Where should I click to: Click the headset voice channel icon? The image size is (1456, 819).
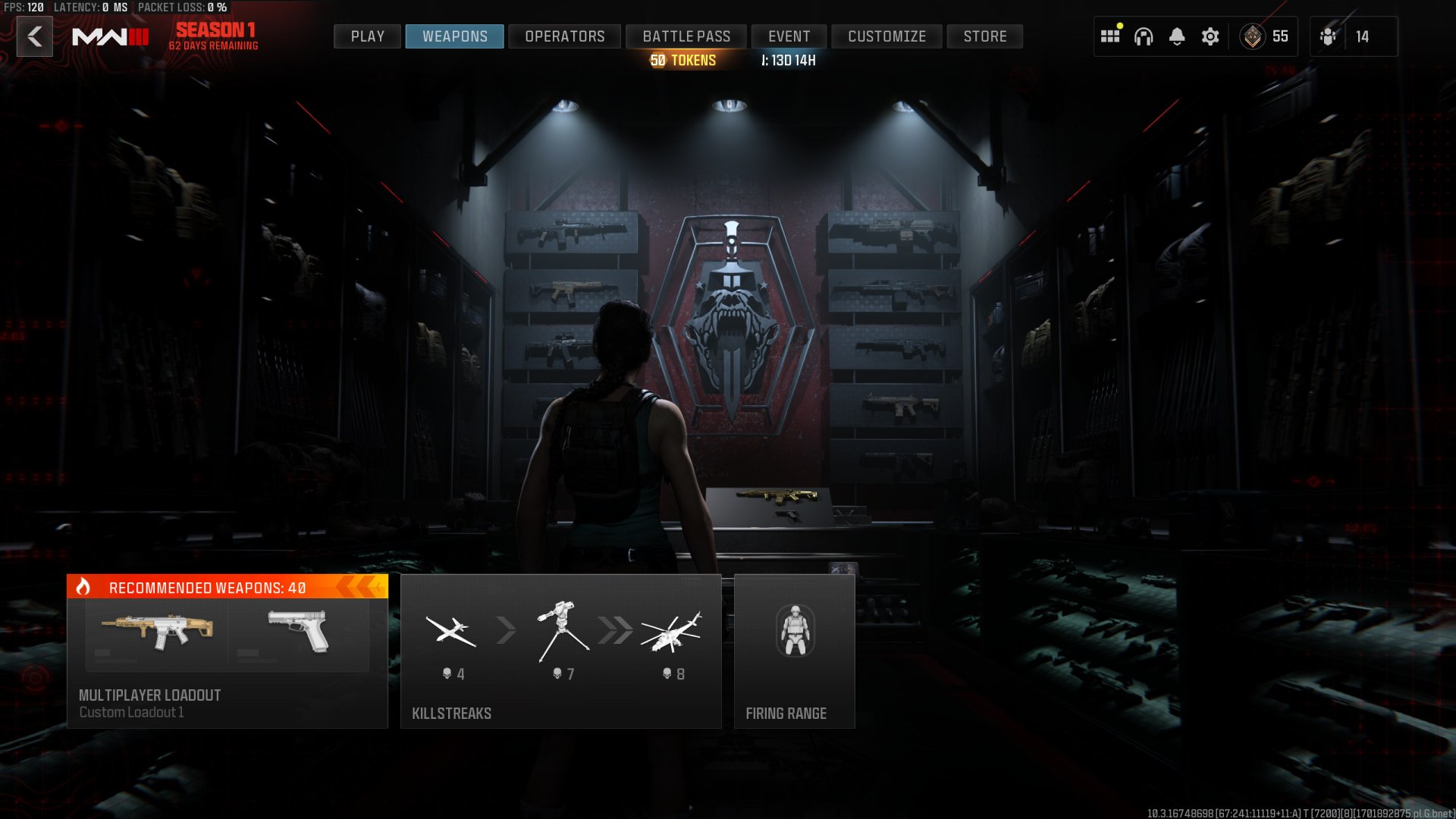click(1144, 36)
